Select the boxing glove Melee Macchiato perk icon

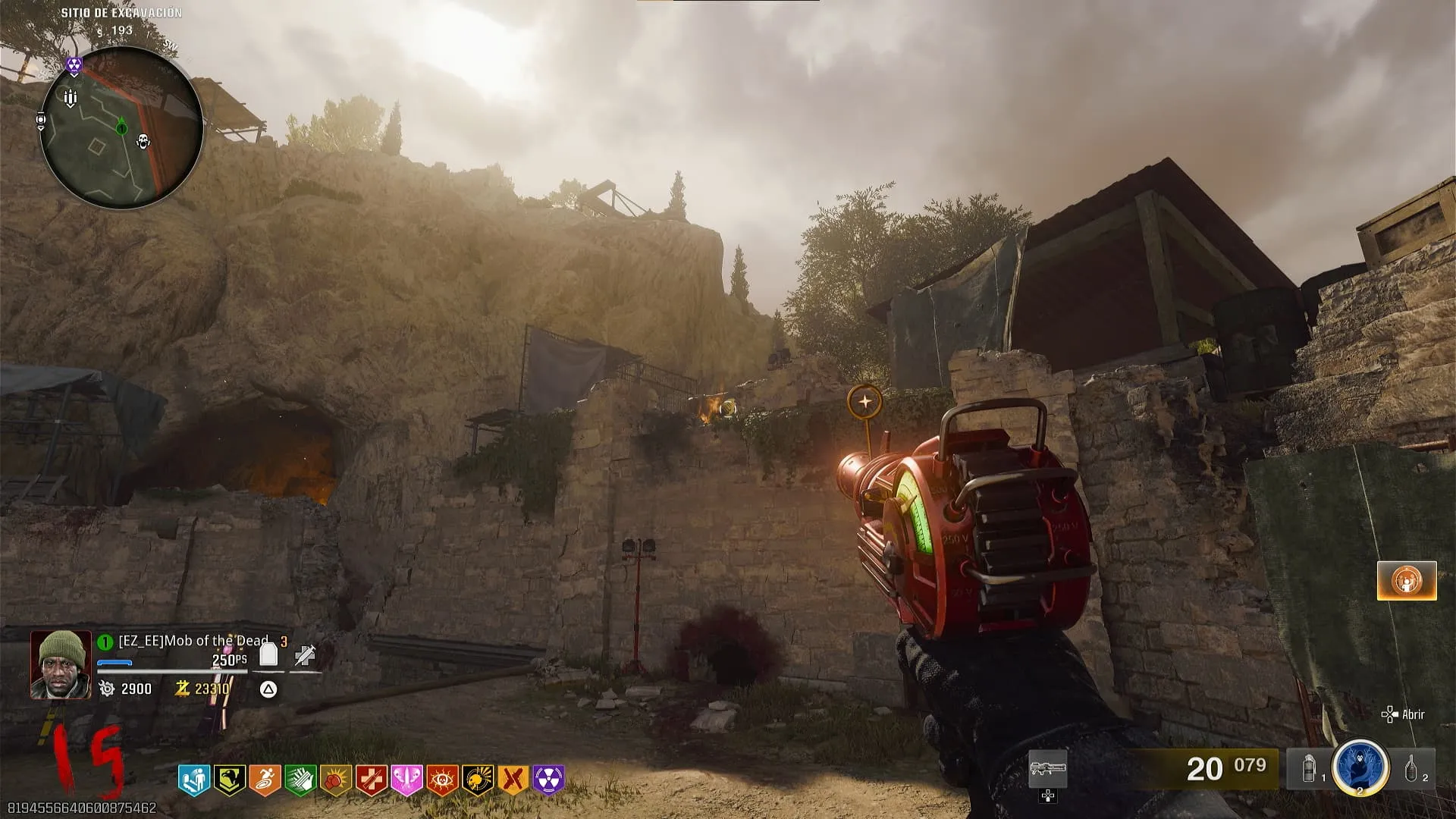pyautogui.click(x=336, y=780)
